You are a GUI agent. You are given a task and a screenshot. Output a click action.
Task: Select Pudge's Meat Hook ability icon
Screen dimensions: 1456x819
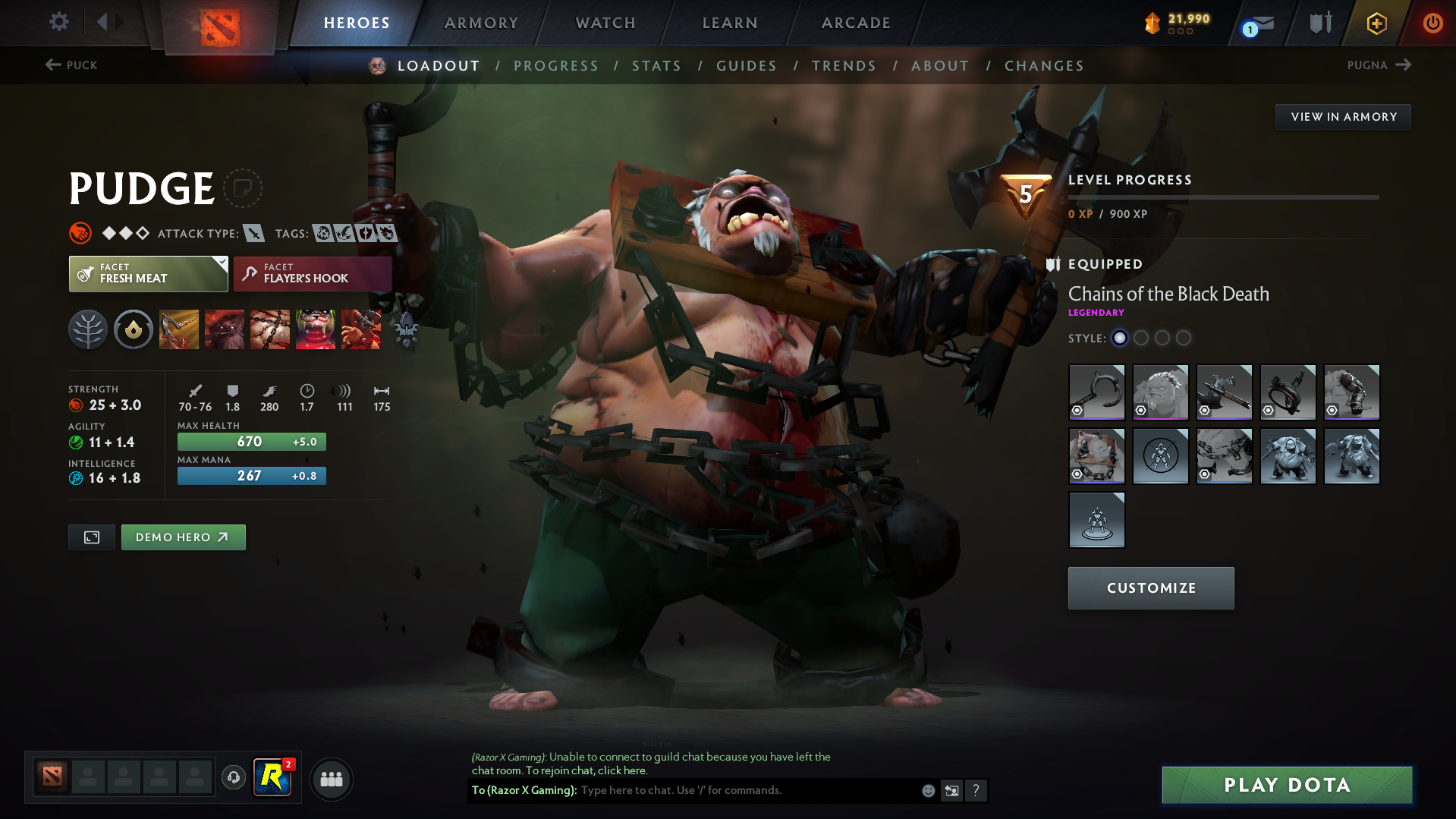(179, 329)
